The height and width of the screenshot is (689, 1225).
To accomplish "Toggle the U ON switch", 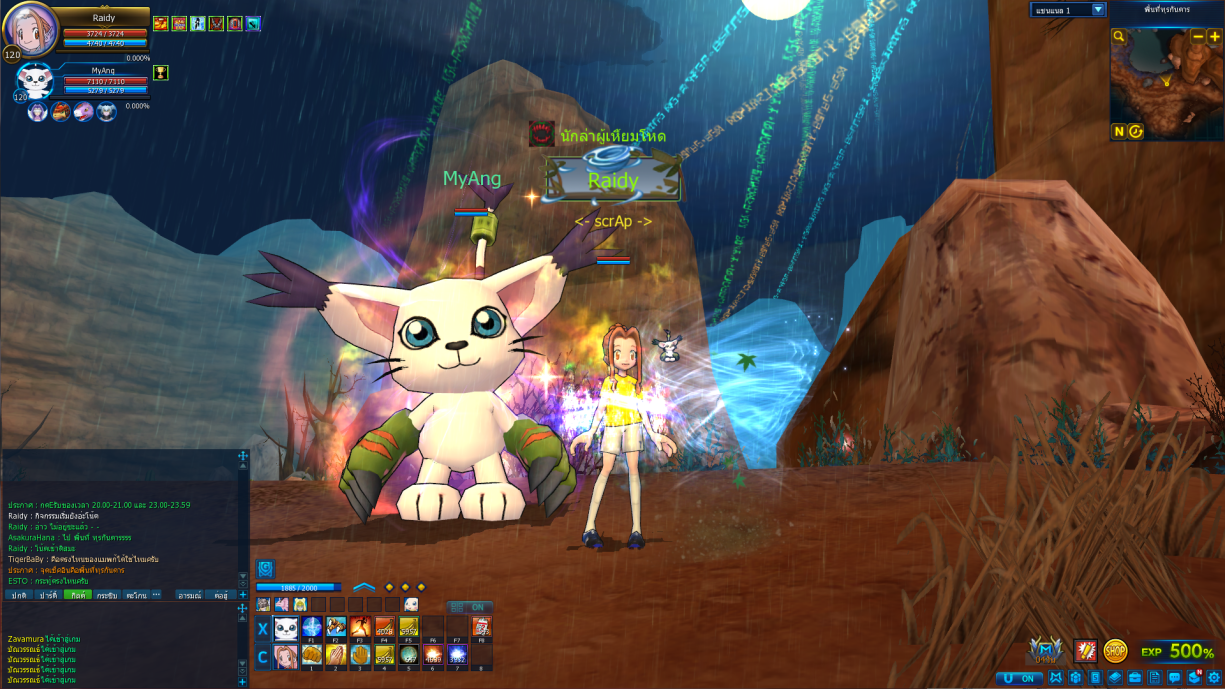I will pyautogui.click(x=1019, y=678).
